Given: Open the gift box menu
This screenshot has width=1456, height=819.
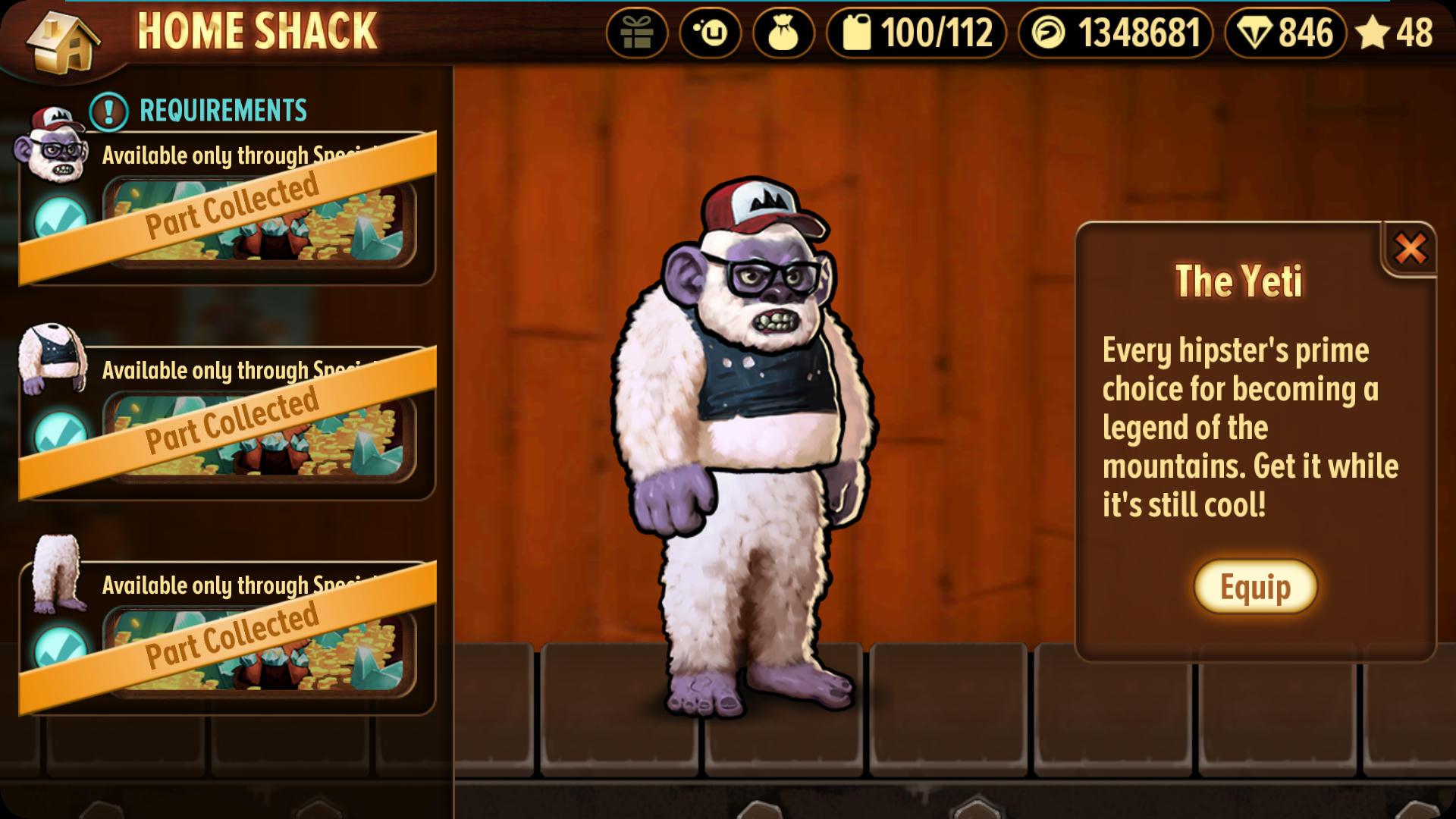Looking at the screenshot, I should [636, 33].
